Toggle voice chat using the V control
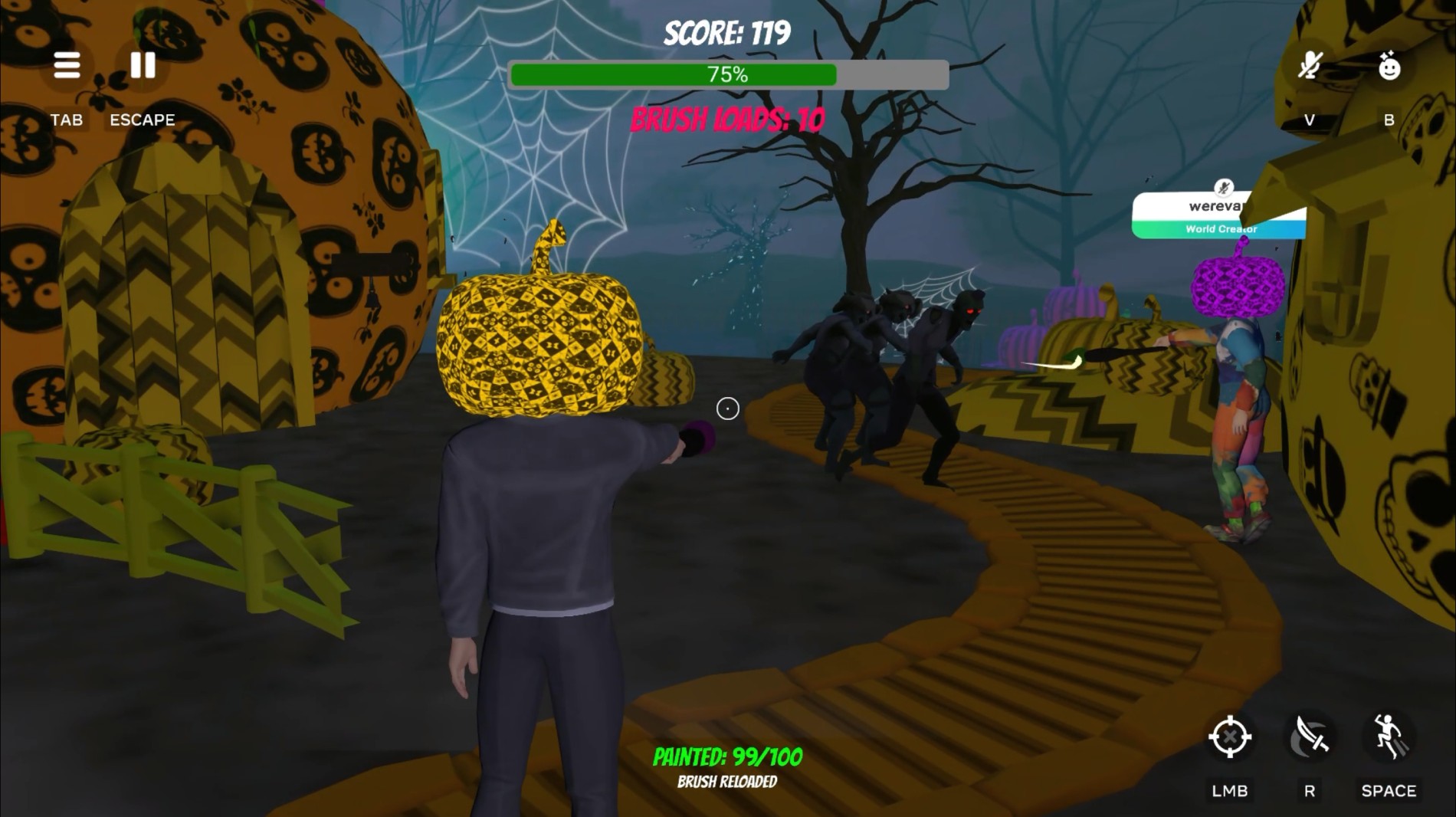1456x817 pixels. point(1308,120)
